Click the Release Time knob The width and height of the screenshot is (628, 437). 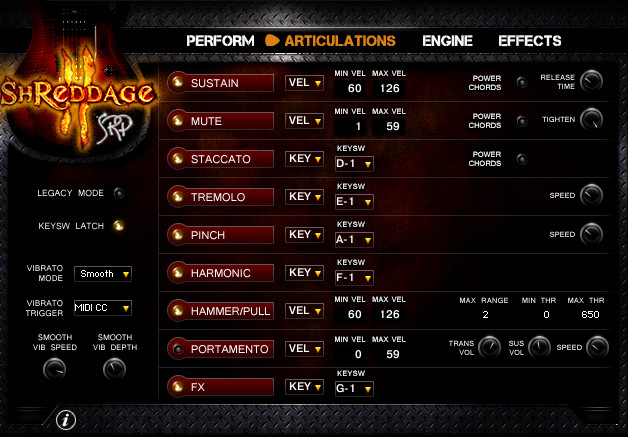click(592, 81)
